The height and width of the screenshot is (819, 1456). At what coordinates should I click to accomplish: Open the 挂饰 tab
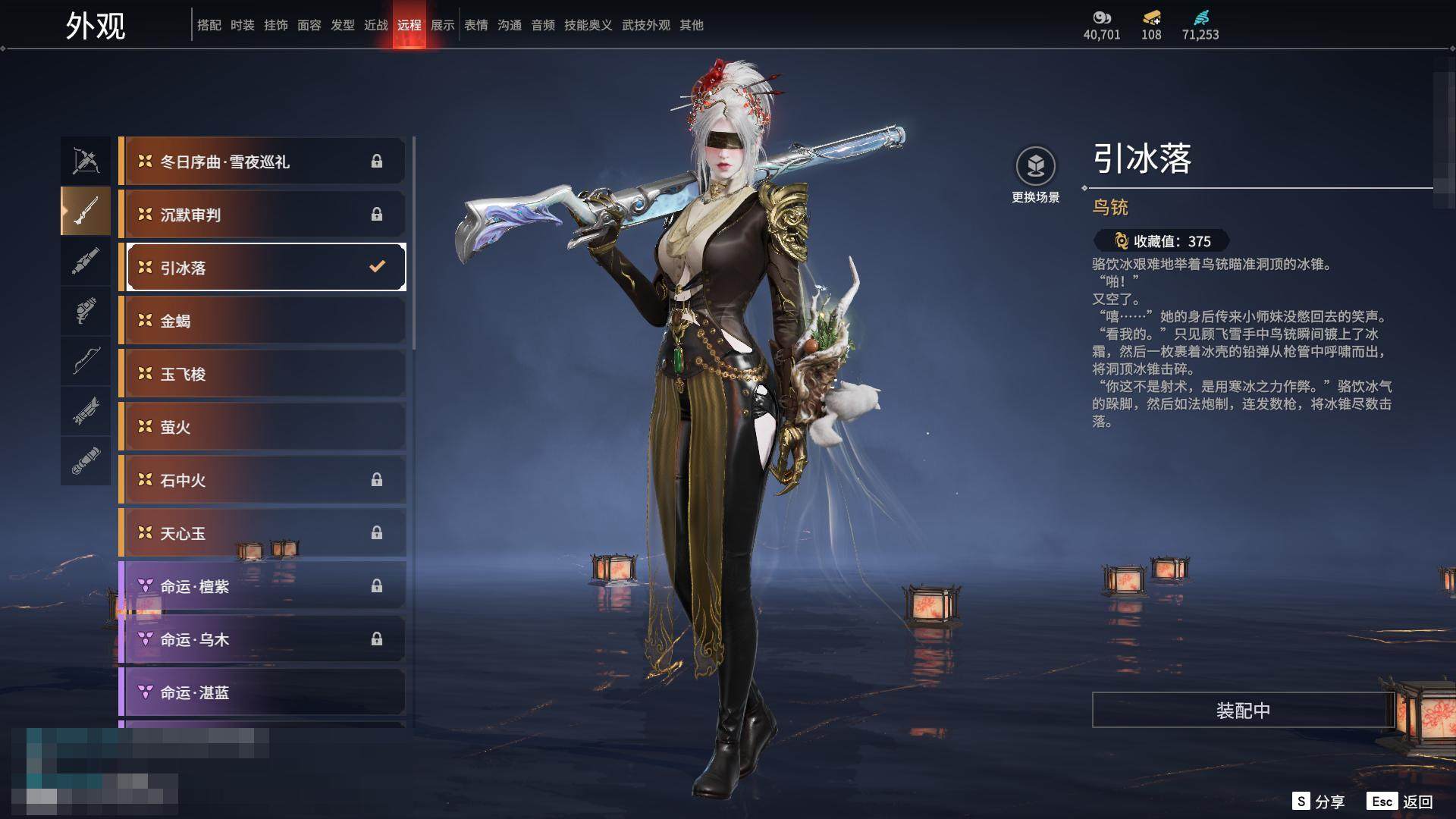[x=276, y=25]
